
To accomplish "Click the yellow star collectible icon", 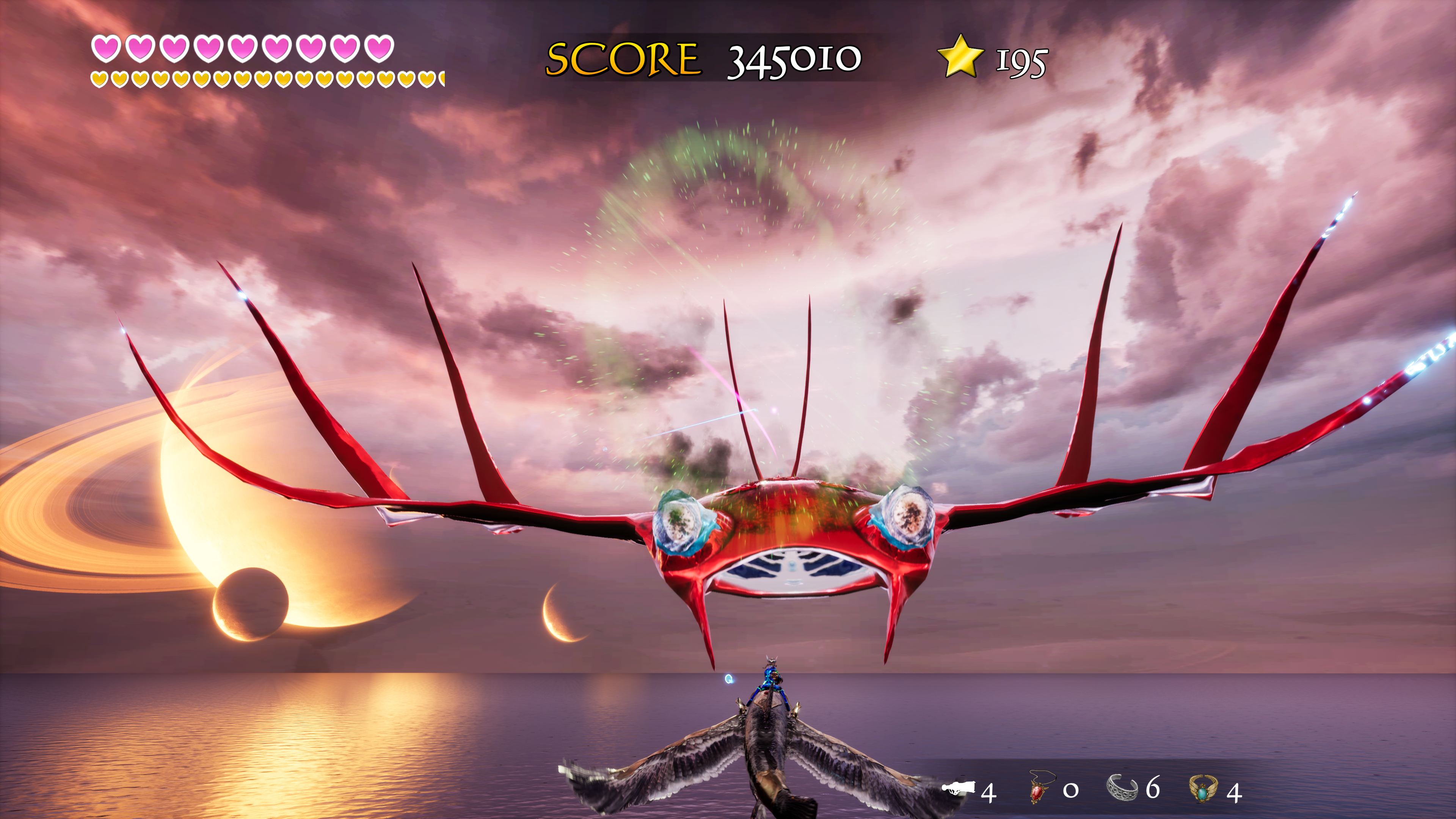I will click(x=960, y=56).
